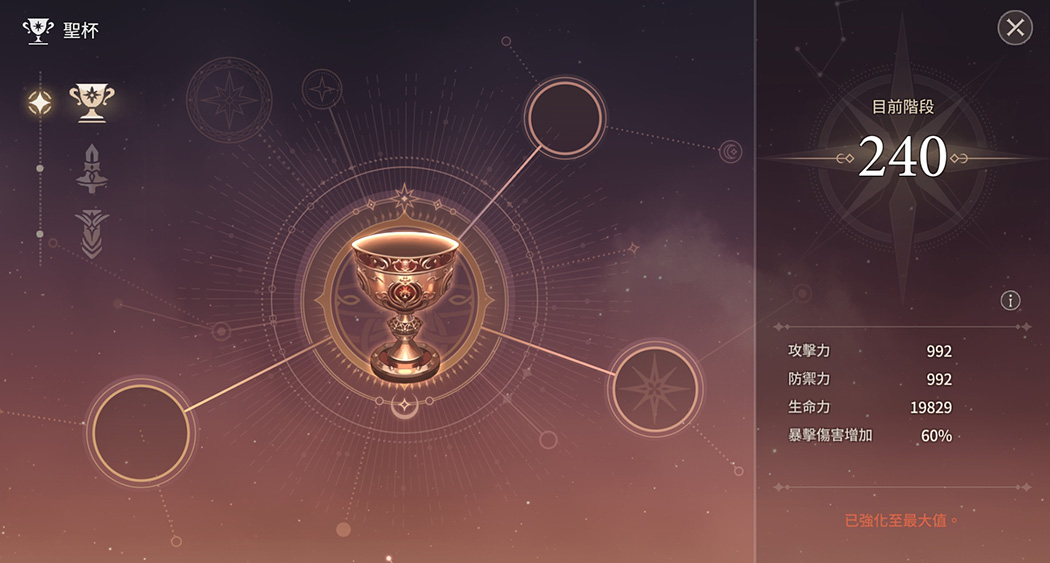Choose the large empty node at lower left
This screenshot has height=563, width=1050.
click(141, 433)
